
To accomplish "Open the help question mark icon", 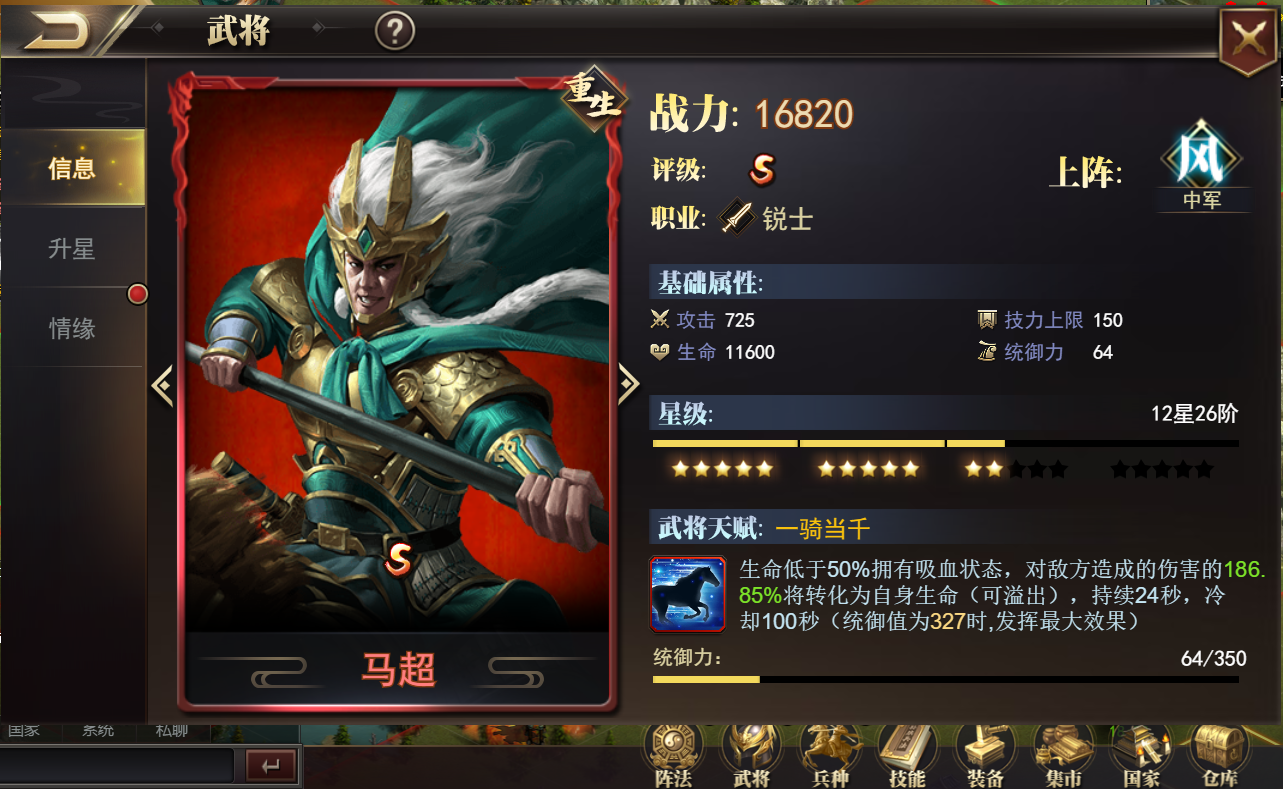I will [395, 30].
